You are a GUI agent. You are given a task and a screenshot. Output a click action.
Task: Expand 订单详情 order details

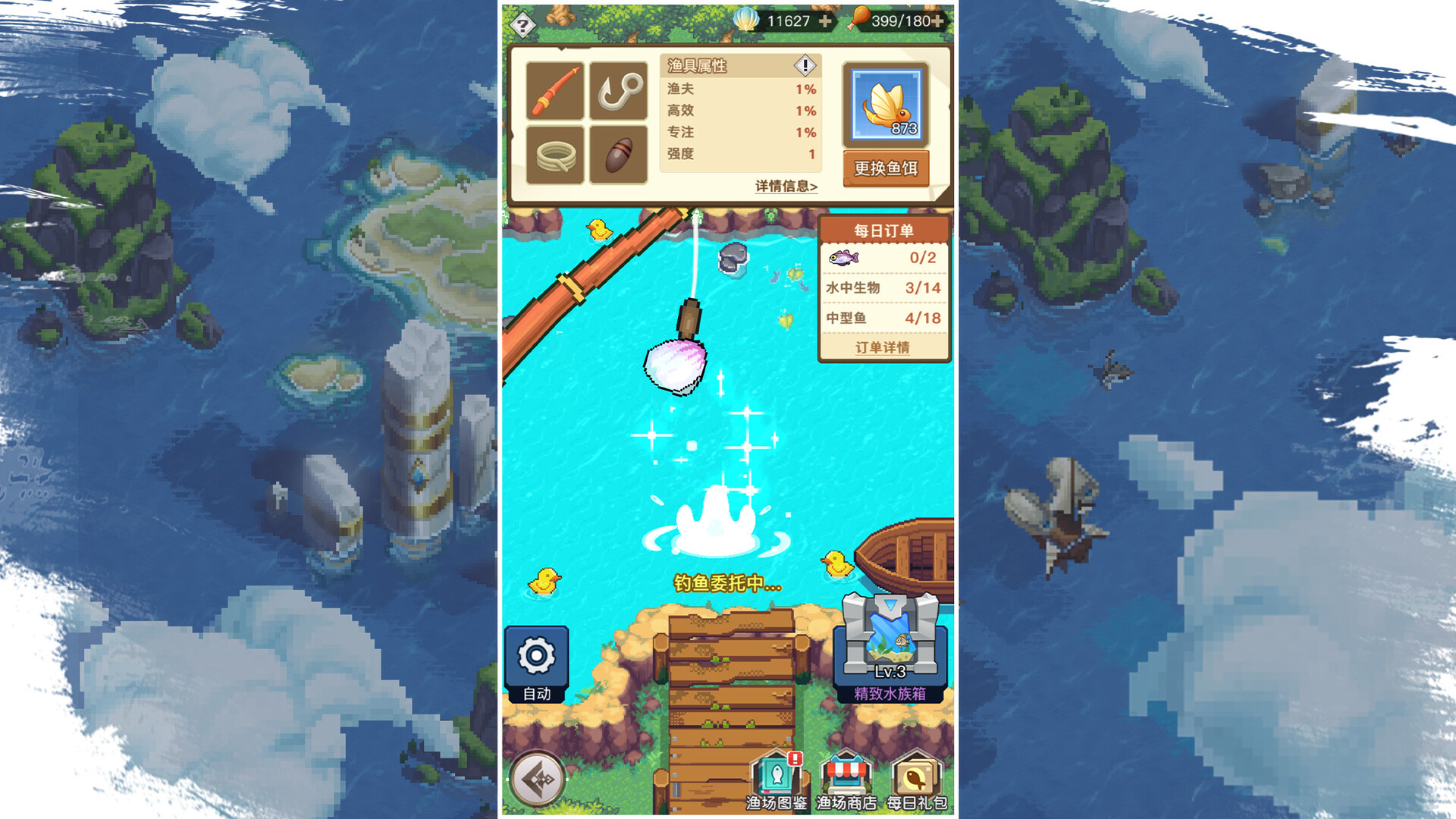pyautogui.click(x=882, y=347)
